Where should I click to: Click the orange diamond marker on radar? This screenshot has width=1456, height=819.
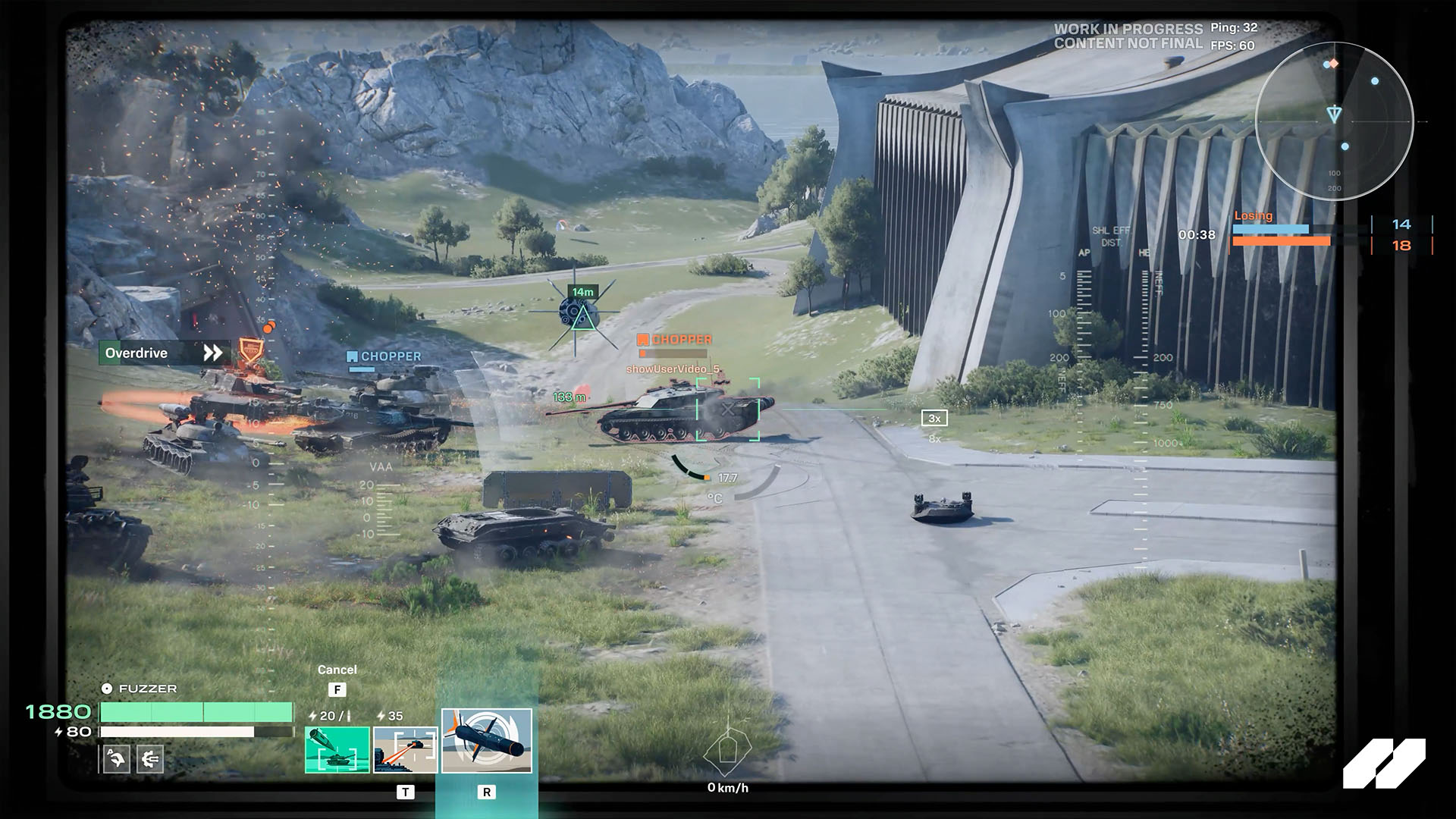[x=1334, y=64]
